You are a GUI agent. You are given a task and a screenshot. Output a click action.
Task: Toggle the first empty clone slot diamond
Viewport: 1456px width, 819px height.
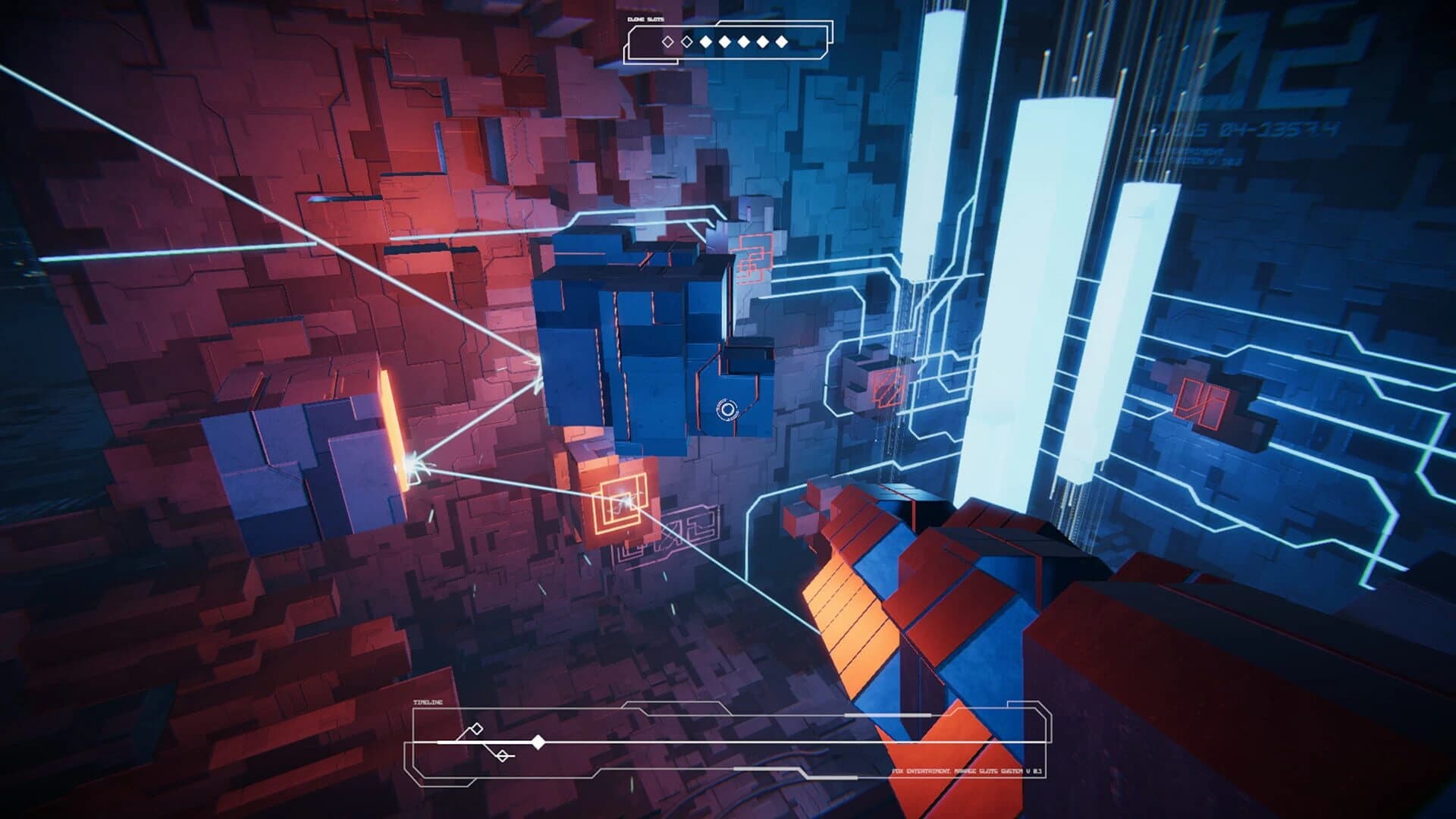click(x=667, y=42)
